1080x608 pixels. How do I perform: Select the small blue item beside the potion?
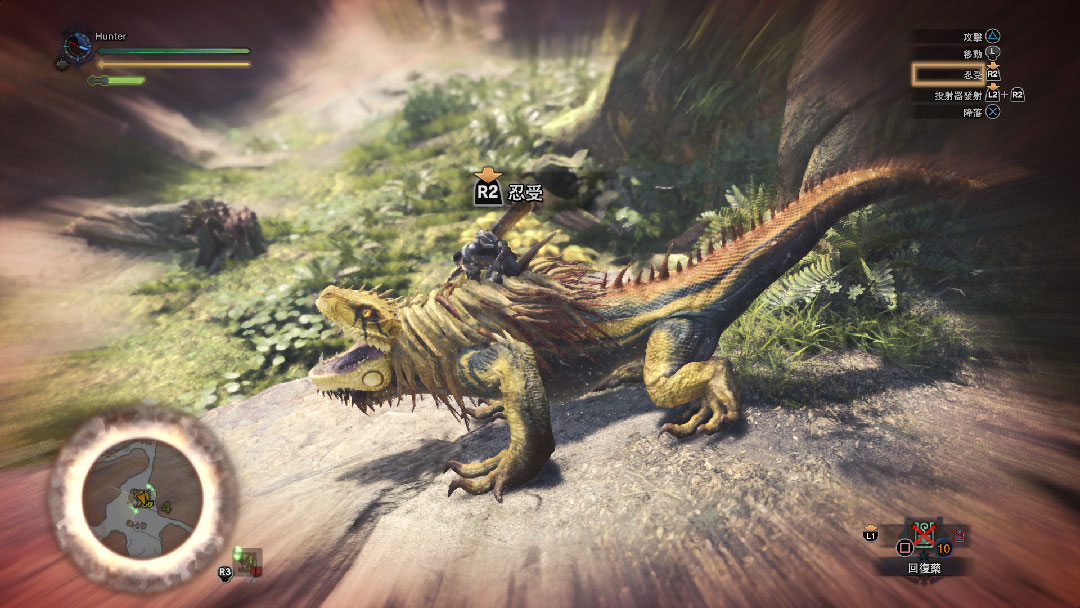tap(961, 537)
